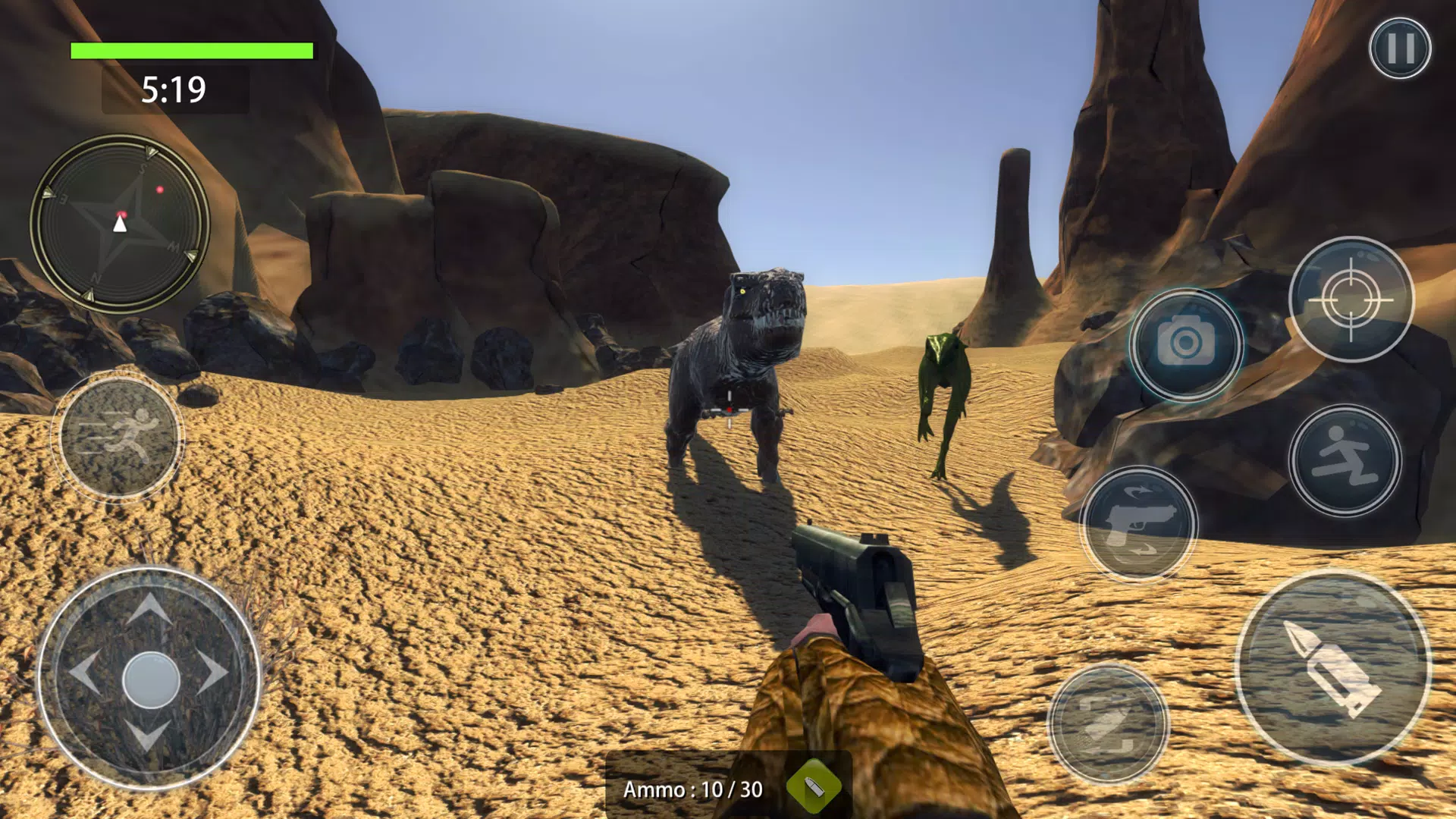Screen dimensions: 1456x819
Task: Reload with the magazine reload button
Action: (x=1108, y=724)
